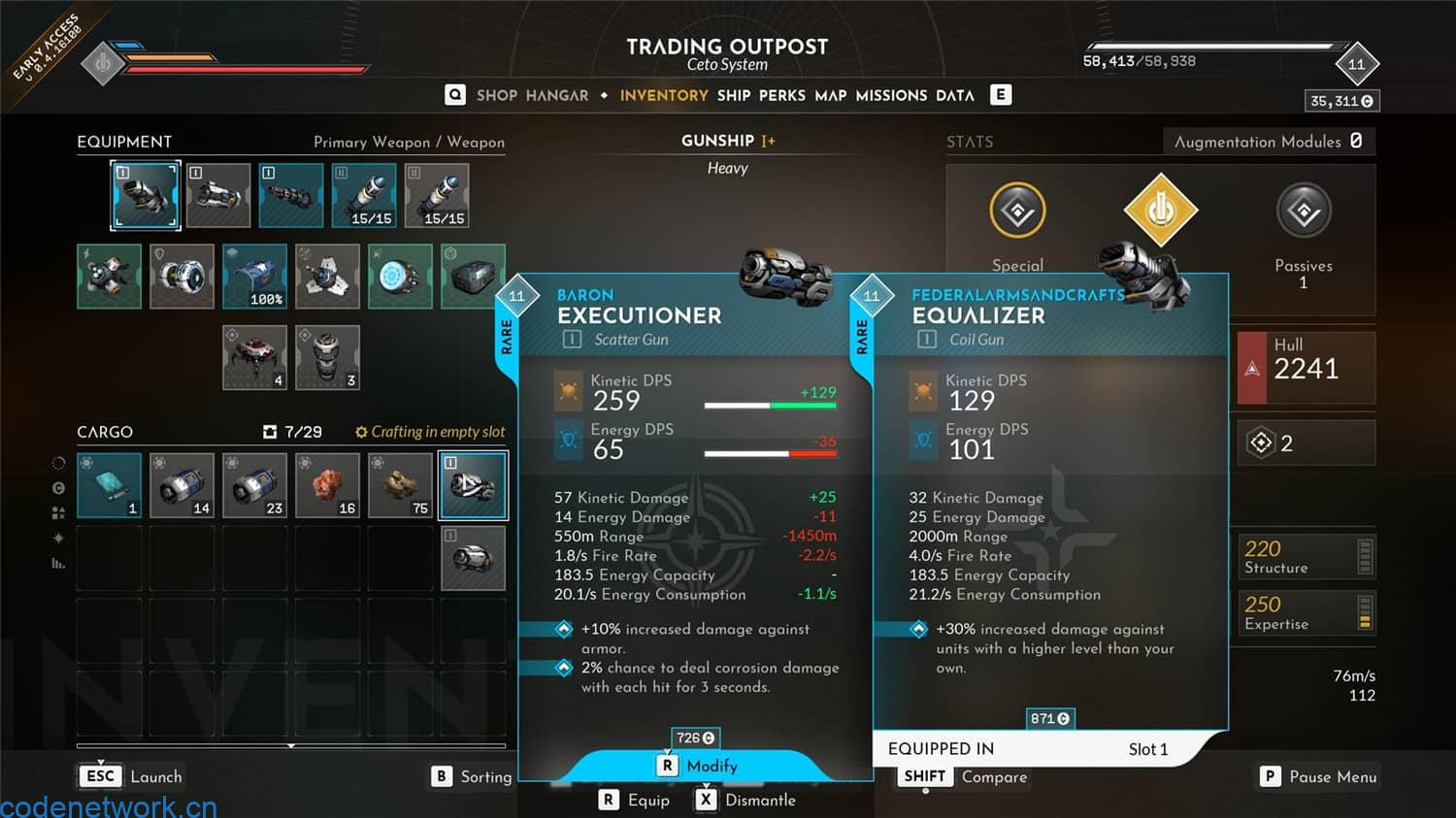
Task: Click the Modify button on Executioner card
Action: (699, 766)
